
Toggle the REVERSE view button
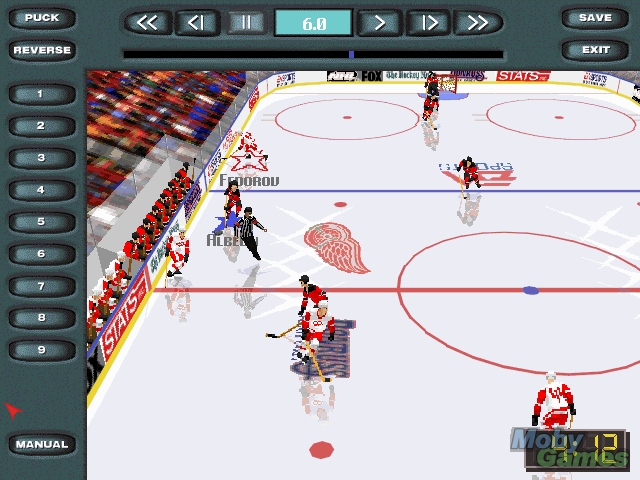pos(42,50)
